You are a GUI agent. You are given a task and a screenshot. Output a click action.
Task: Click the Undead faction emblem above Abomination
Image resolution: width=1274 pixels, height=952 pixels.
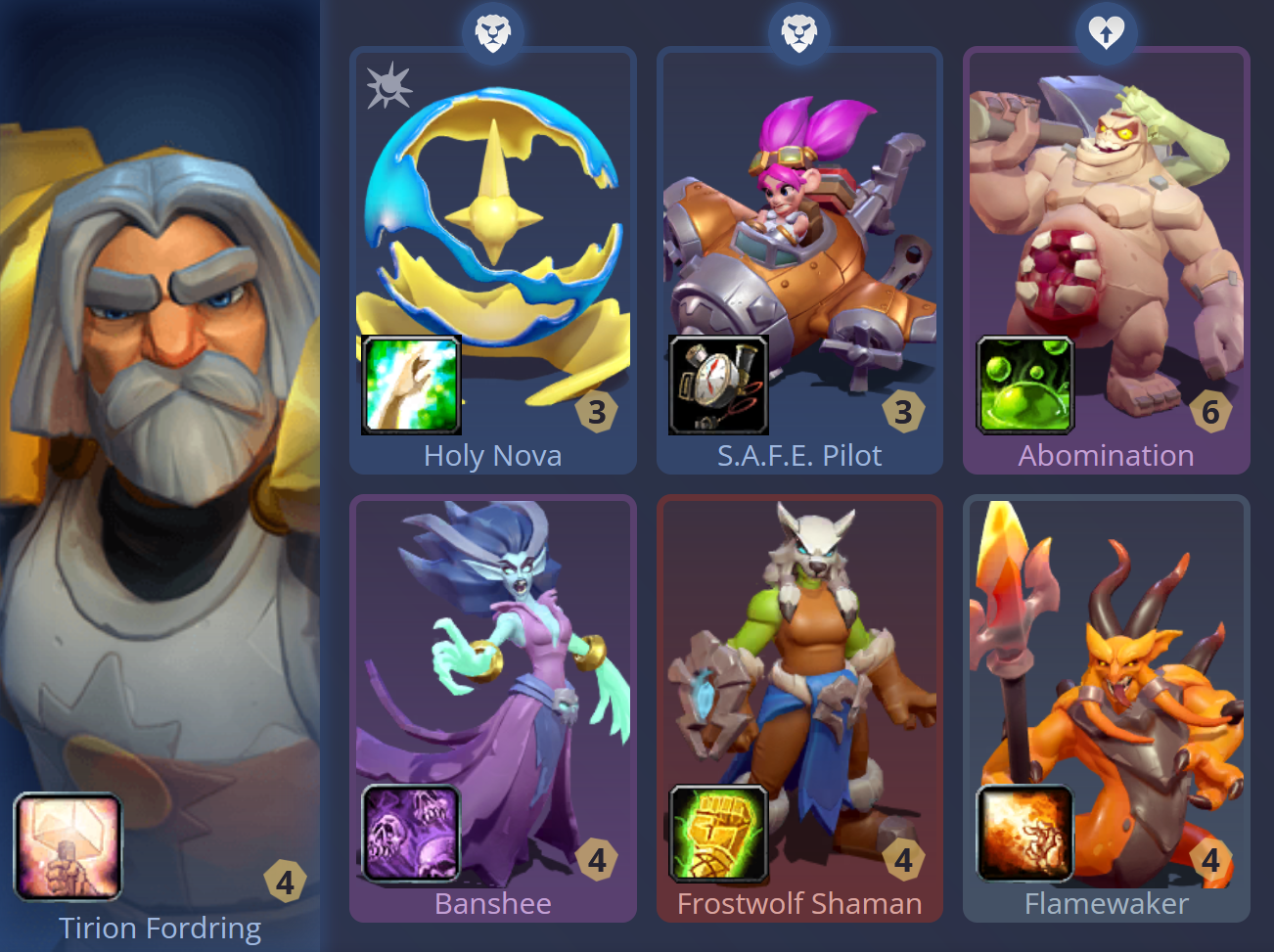pos(1107,30)
